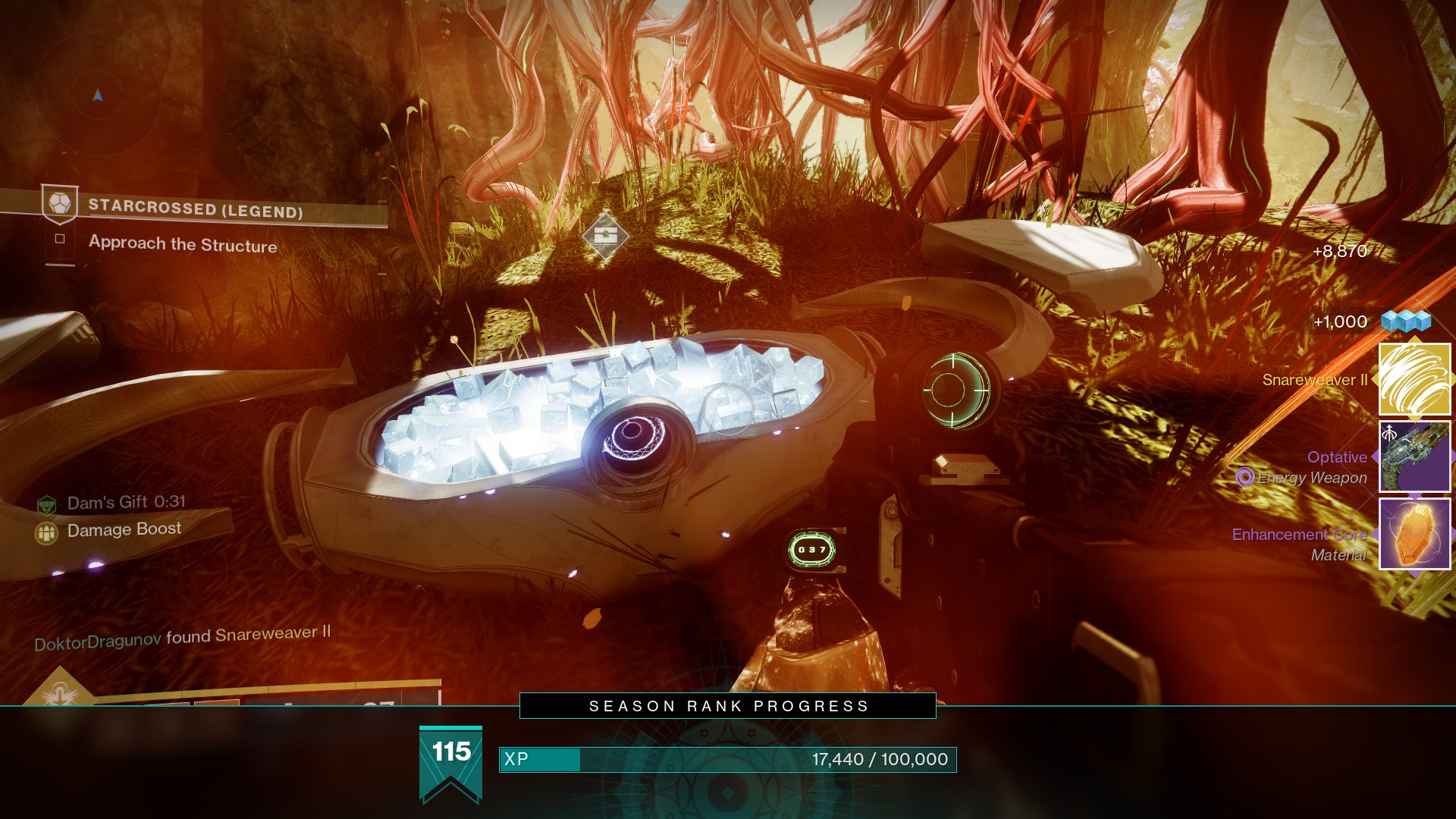Screen dimensions: 1456x819
Task: Click the Optative energy weapon icon
Action: tap(1414, 457)
